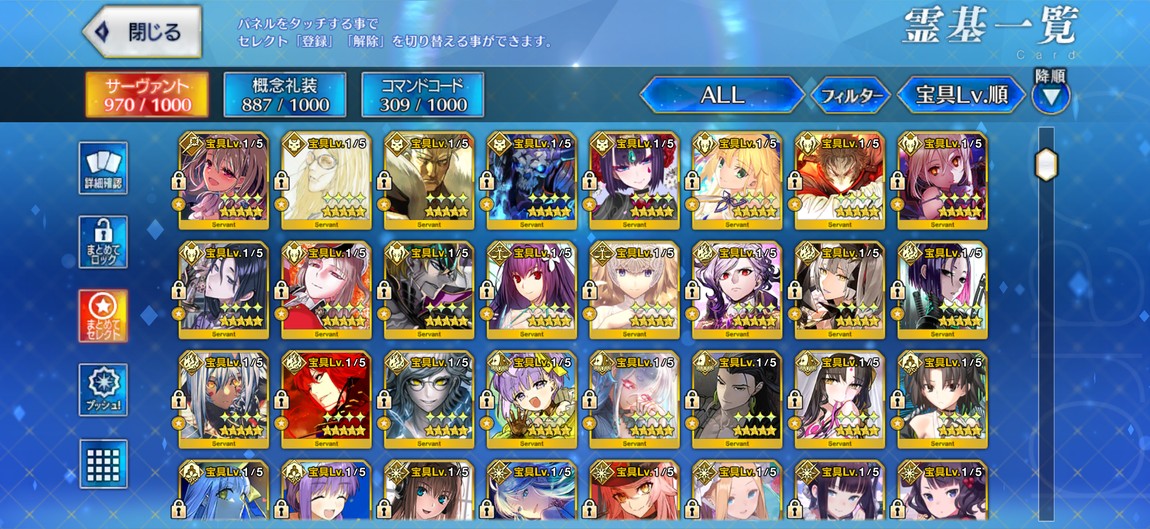Viewport: 1150px width, 529px height.
Task: Switch to the 概念礼装 tab
Action: [x=285, y=95]
